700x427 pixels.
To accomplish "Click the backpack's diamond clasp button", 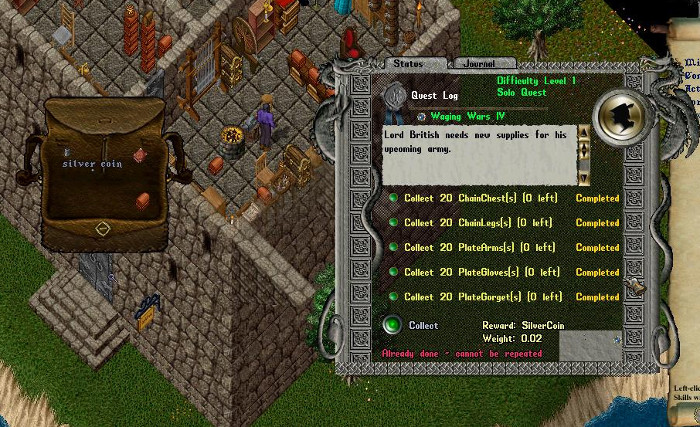I will click(102, 229).
